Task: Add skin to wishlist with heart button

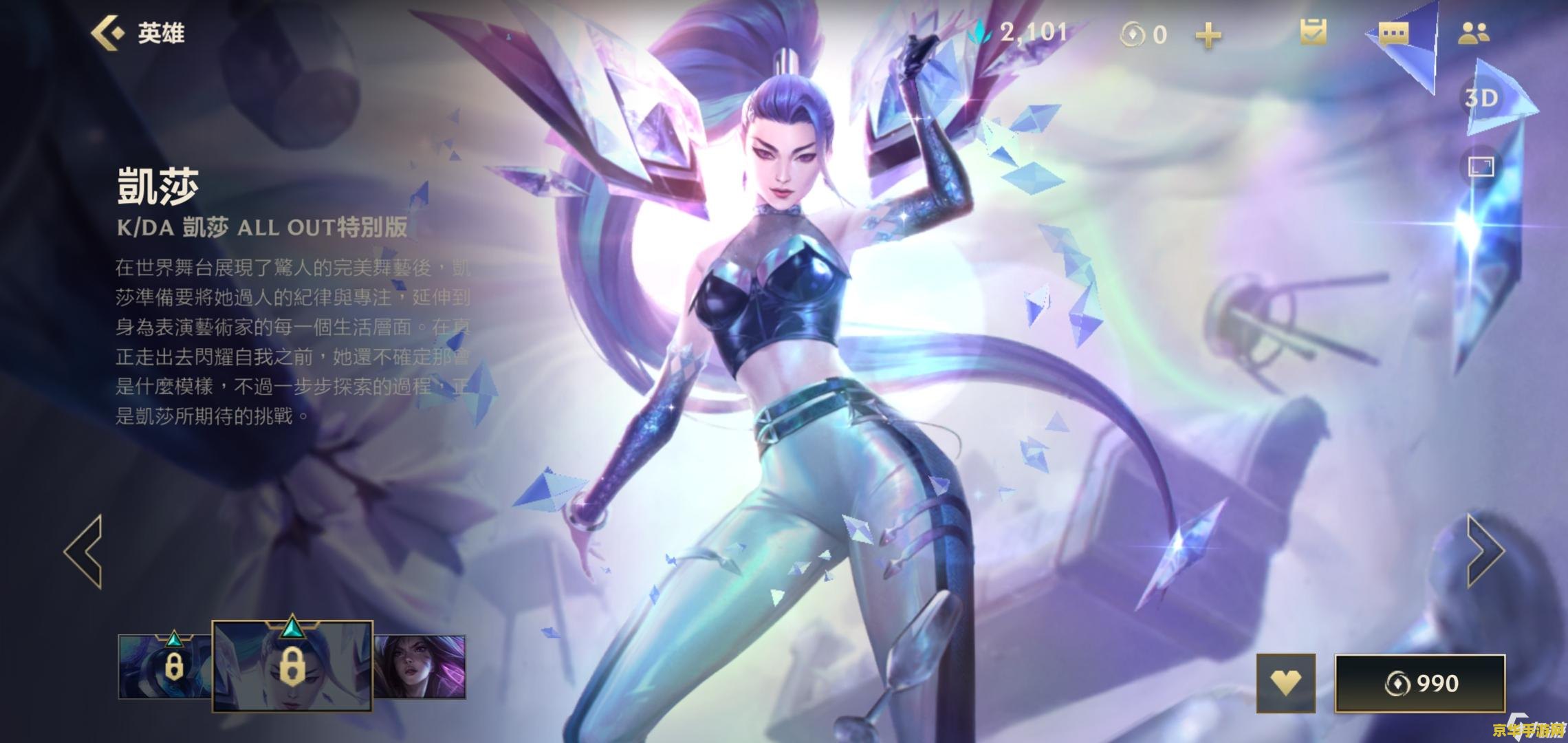Action: tap(1285, 682)
